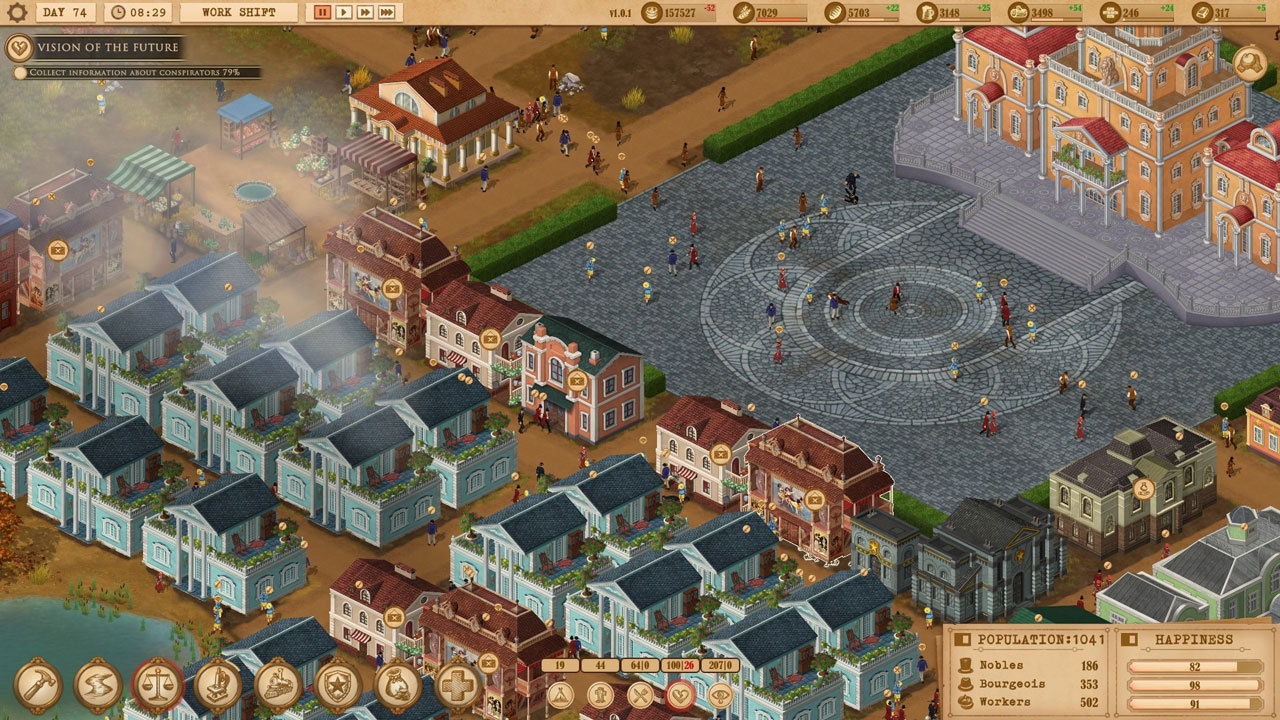Click the round button beside the palace
Viewport: 1280px width, 720px height.
click(1249, 63)
